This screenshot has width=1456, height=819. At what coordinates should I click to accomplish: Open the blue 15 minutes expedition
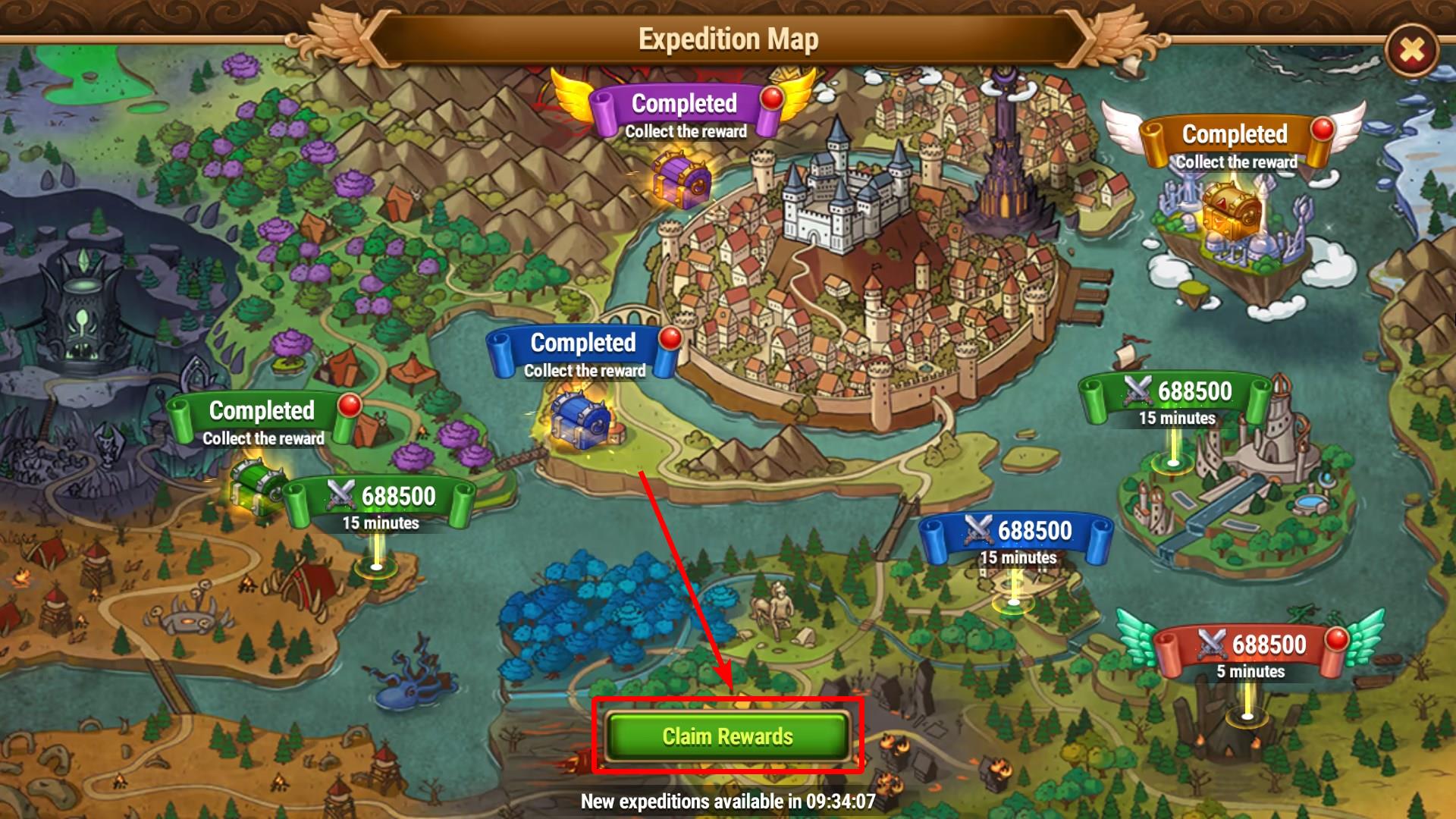1016,538
